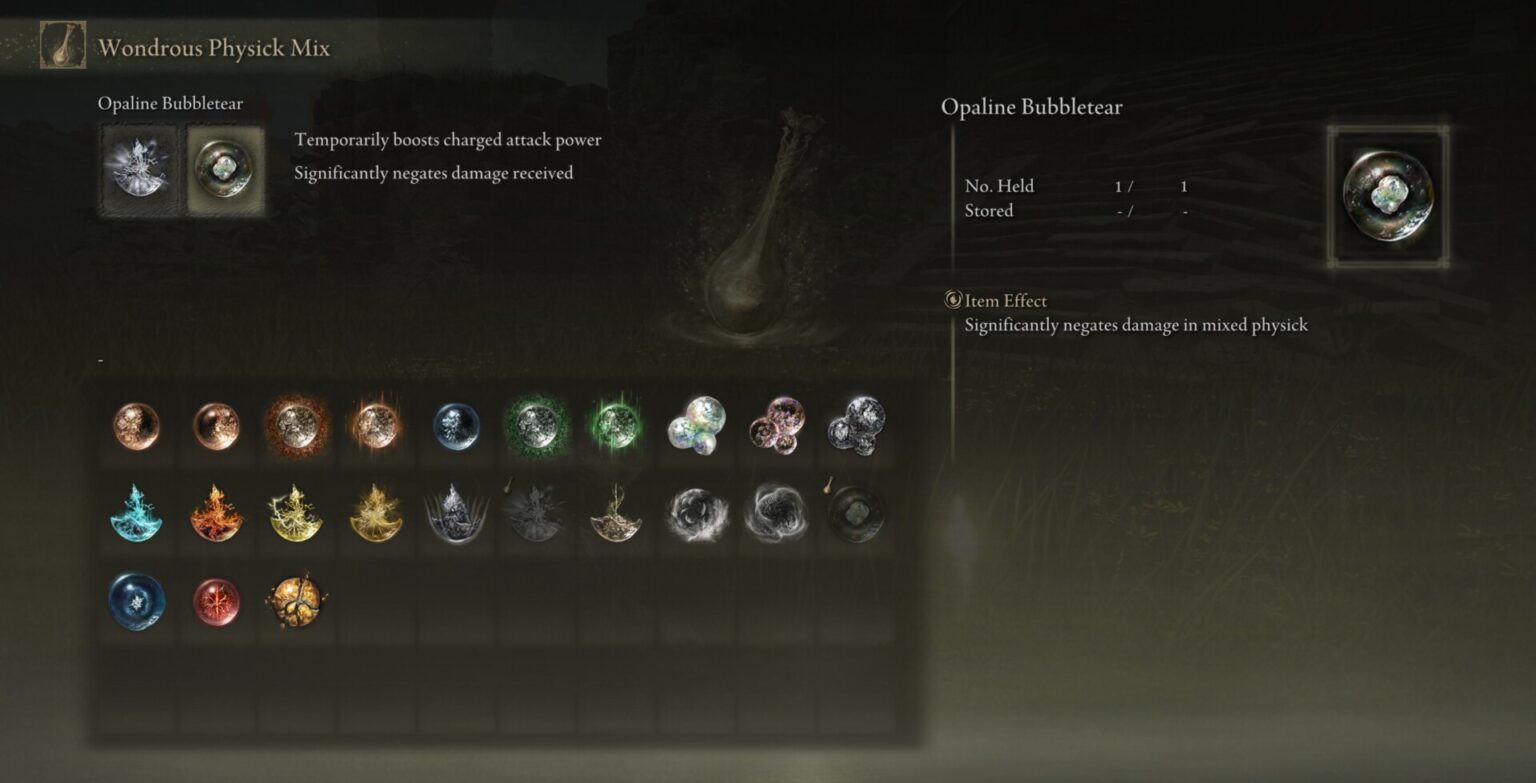Pick the gold Winged Crystal Tear

(x=617, y=512)
